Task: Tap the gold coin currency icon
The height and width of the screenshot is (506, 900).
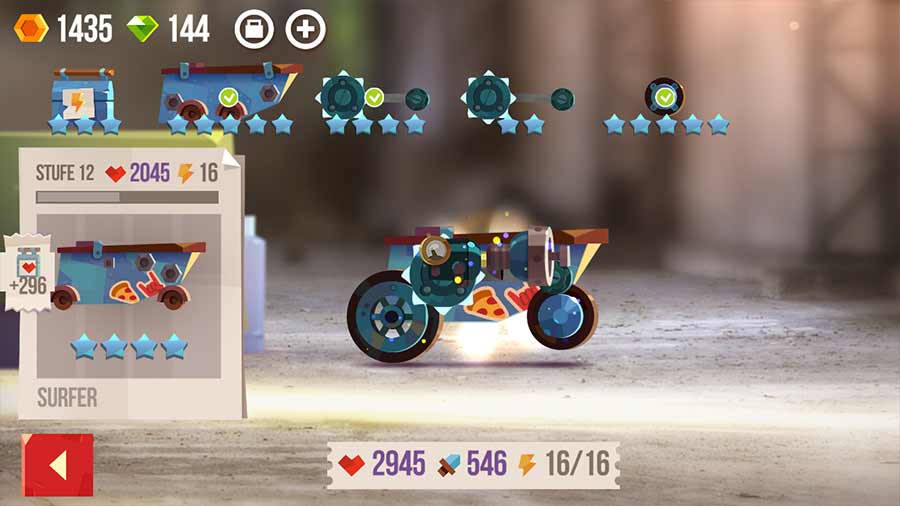Action: pyautogui.click(x=31, y=28)
